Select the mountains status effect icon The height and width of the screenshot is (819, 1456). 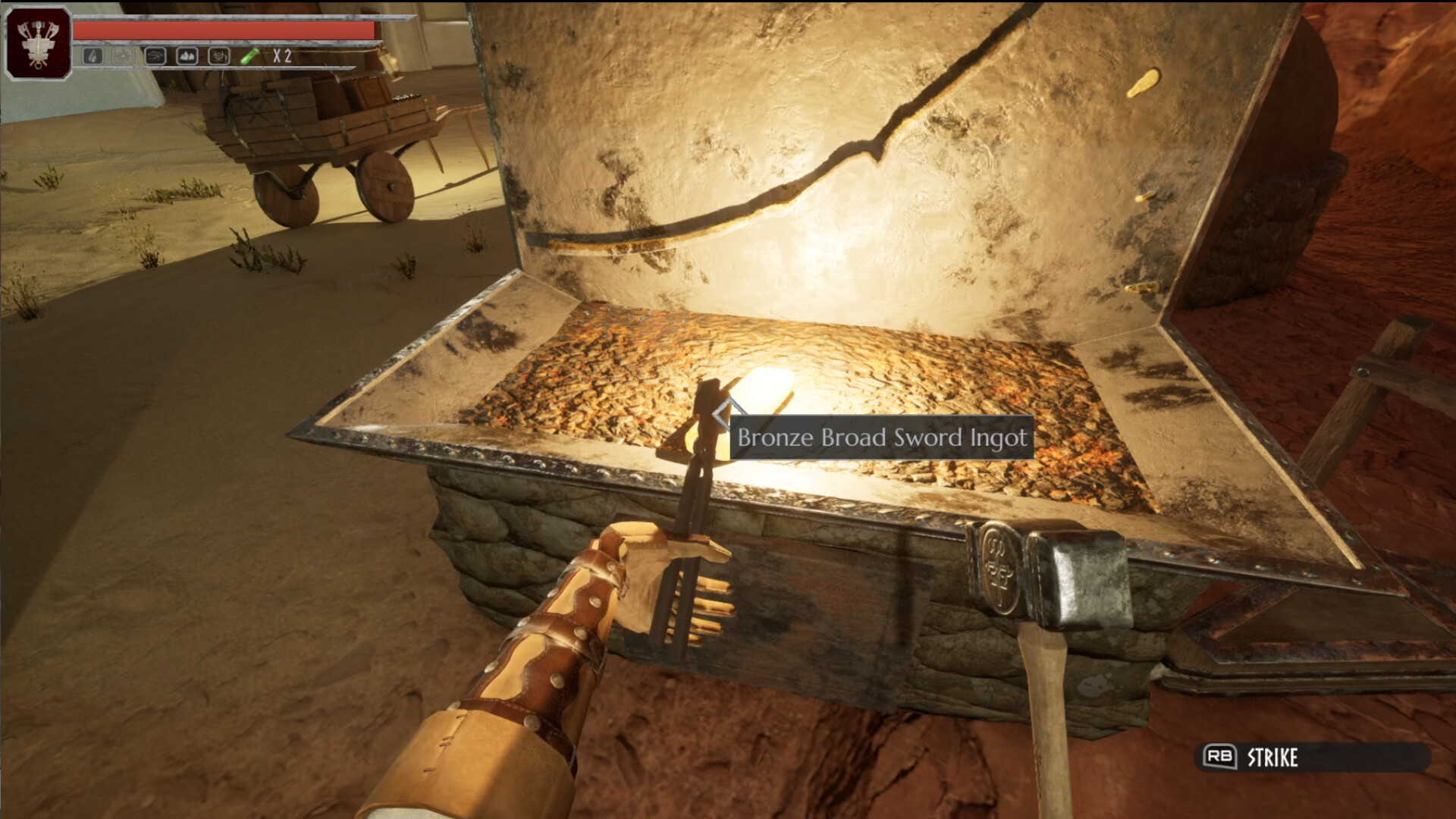187,55
